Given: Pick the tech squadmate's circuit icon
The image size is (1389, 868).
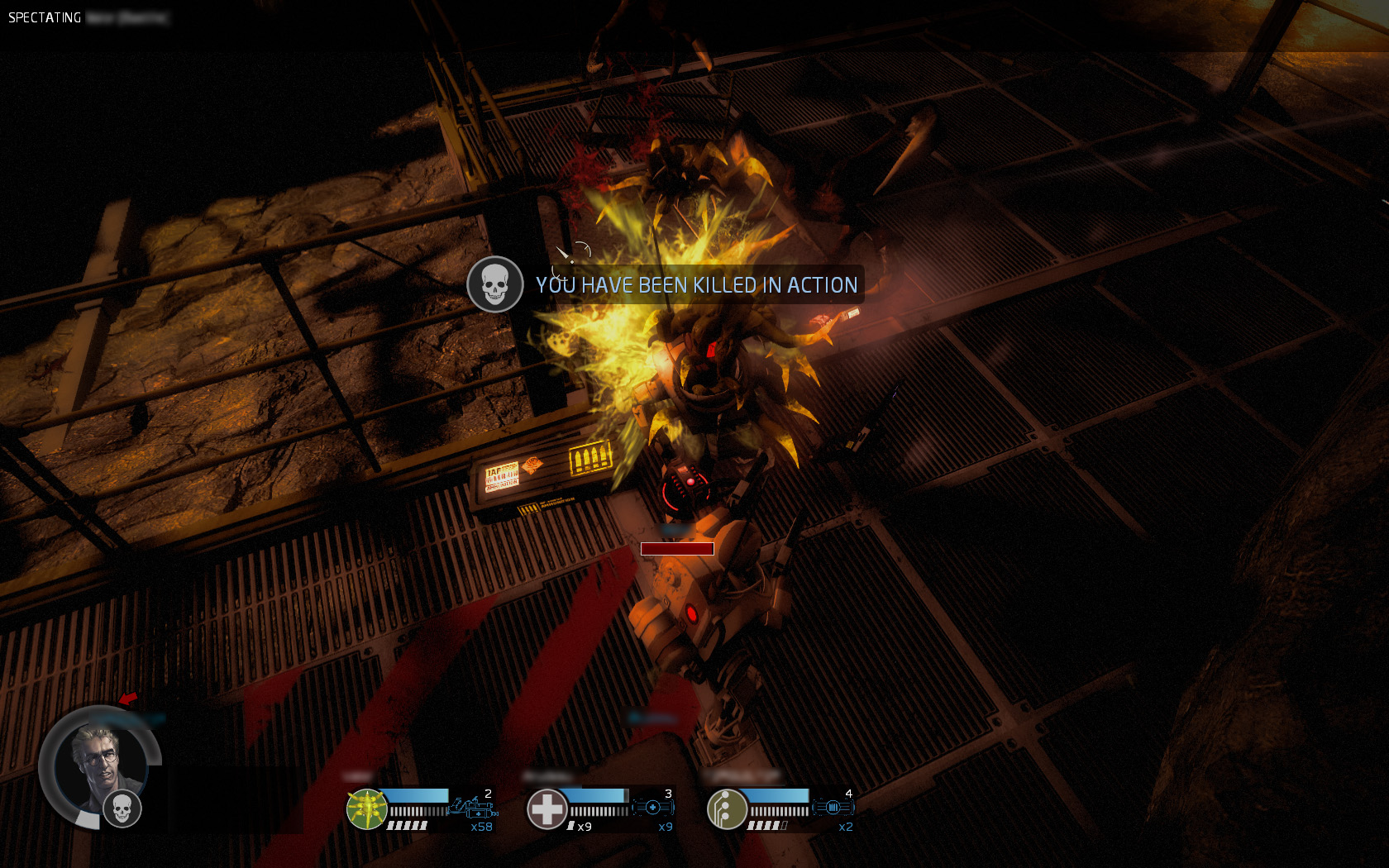Looking at the screenshot, I should (x=727, y=808).
